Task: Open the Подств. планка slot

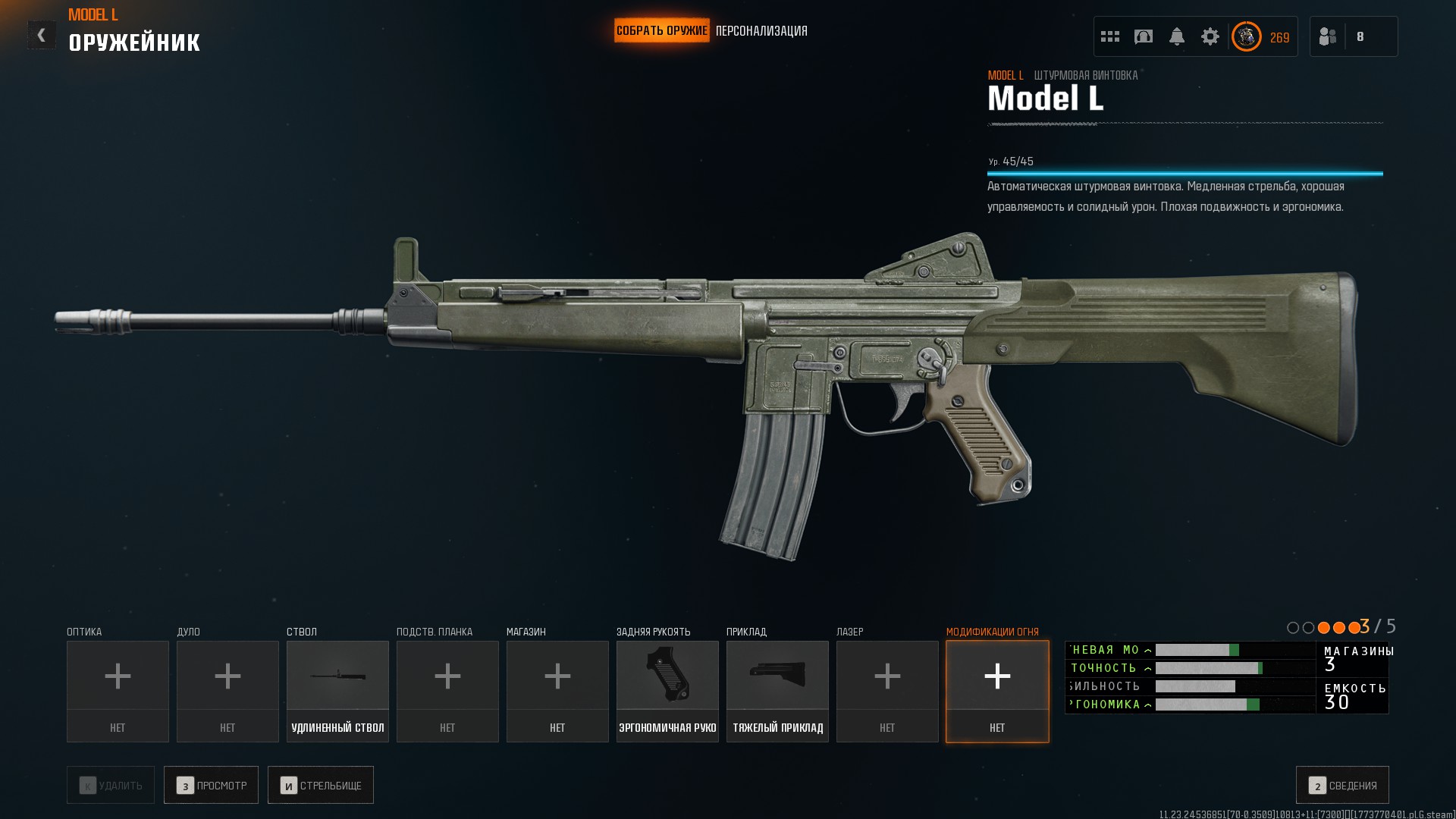Action: pyautogui.click(x=447, y=691)
